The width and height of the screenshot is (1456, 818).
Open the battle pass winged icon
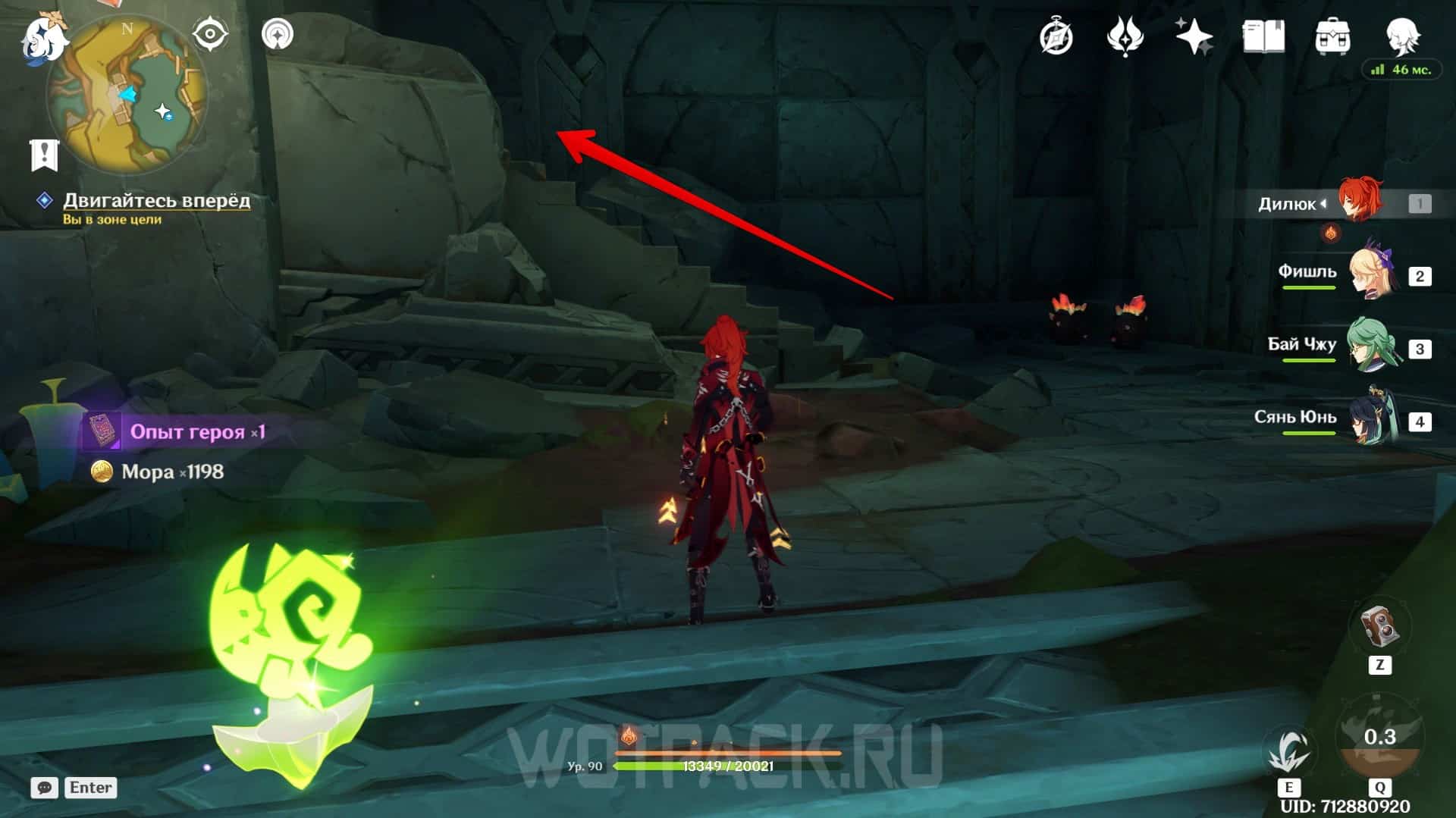(1125, 36)
